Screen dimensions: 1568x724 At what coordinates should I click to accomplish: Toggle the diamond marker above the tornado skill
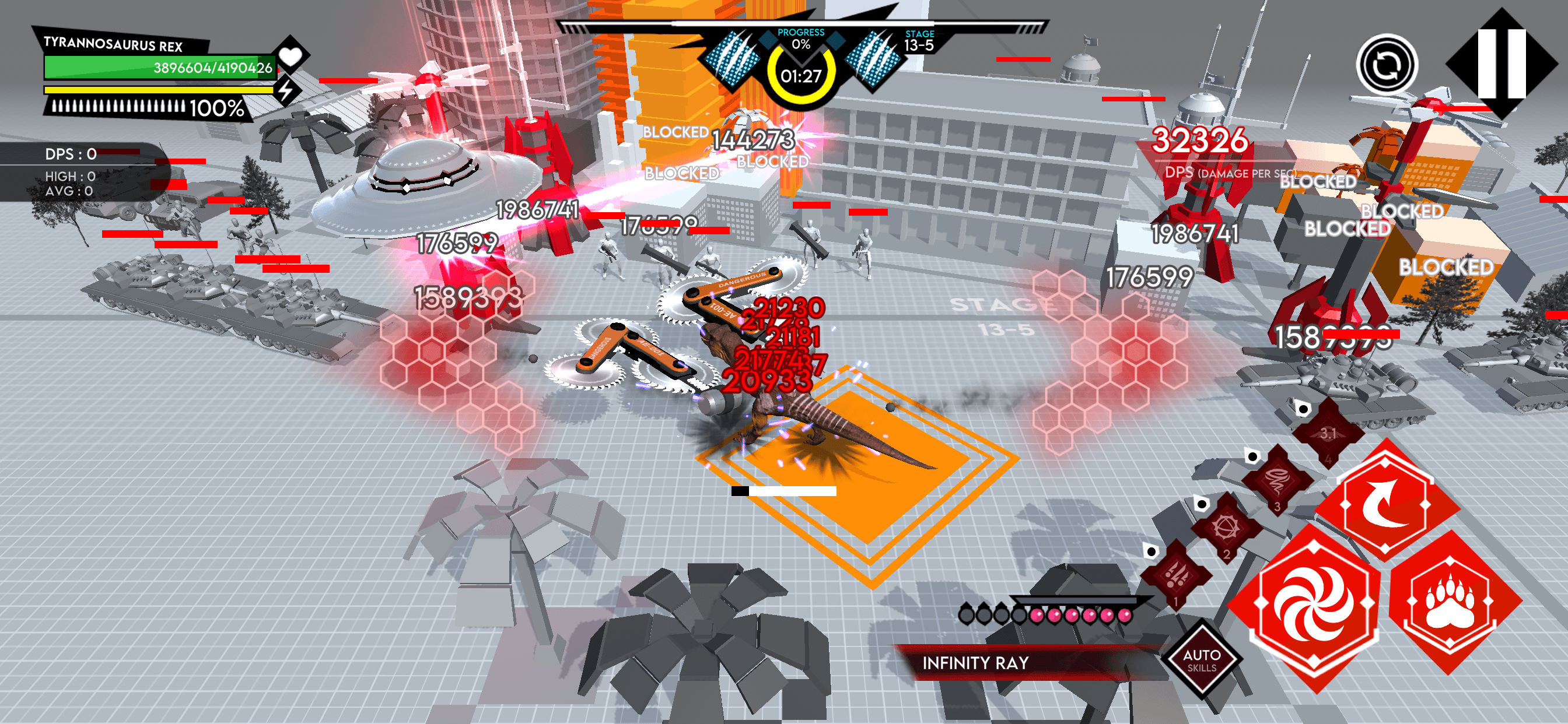pos(1252,457)
